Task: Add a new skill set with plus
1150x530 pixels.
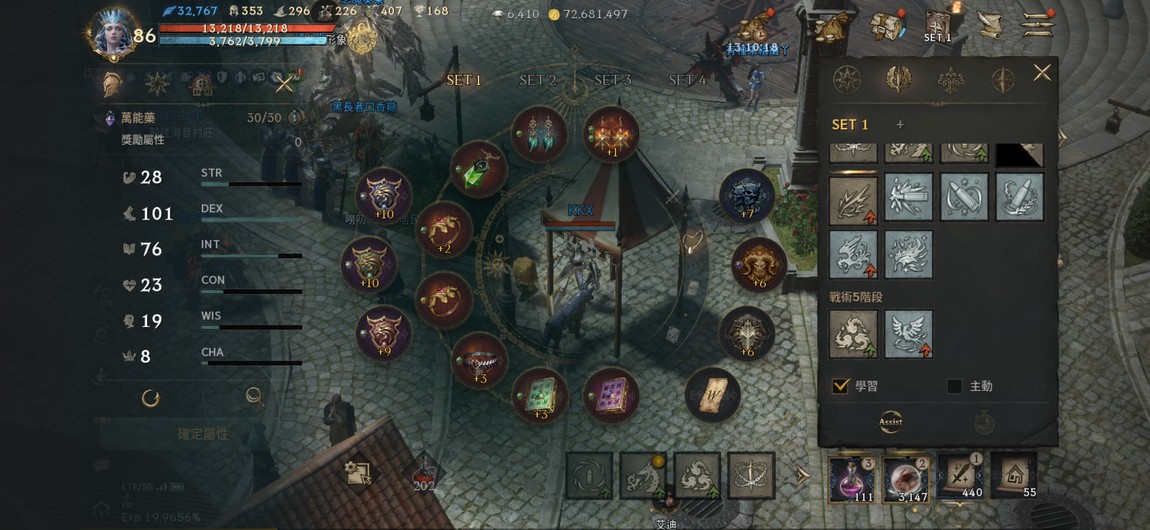Action: (899, 125)
